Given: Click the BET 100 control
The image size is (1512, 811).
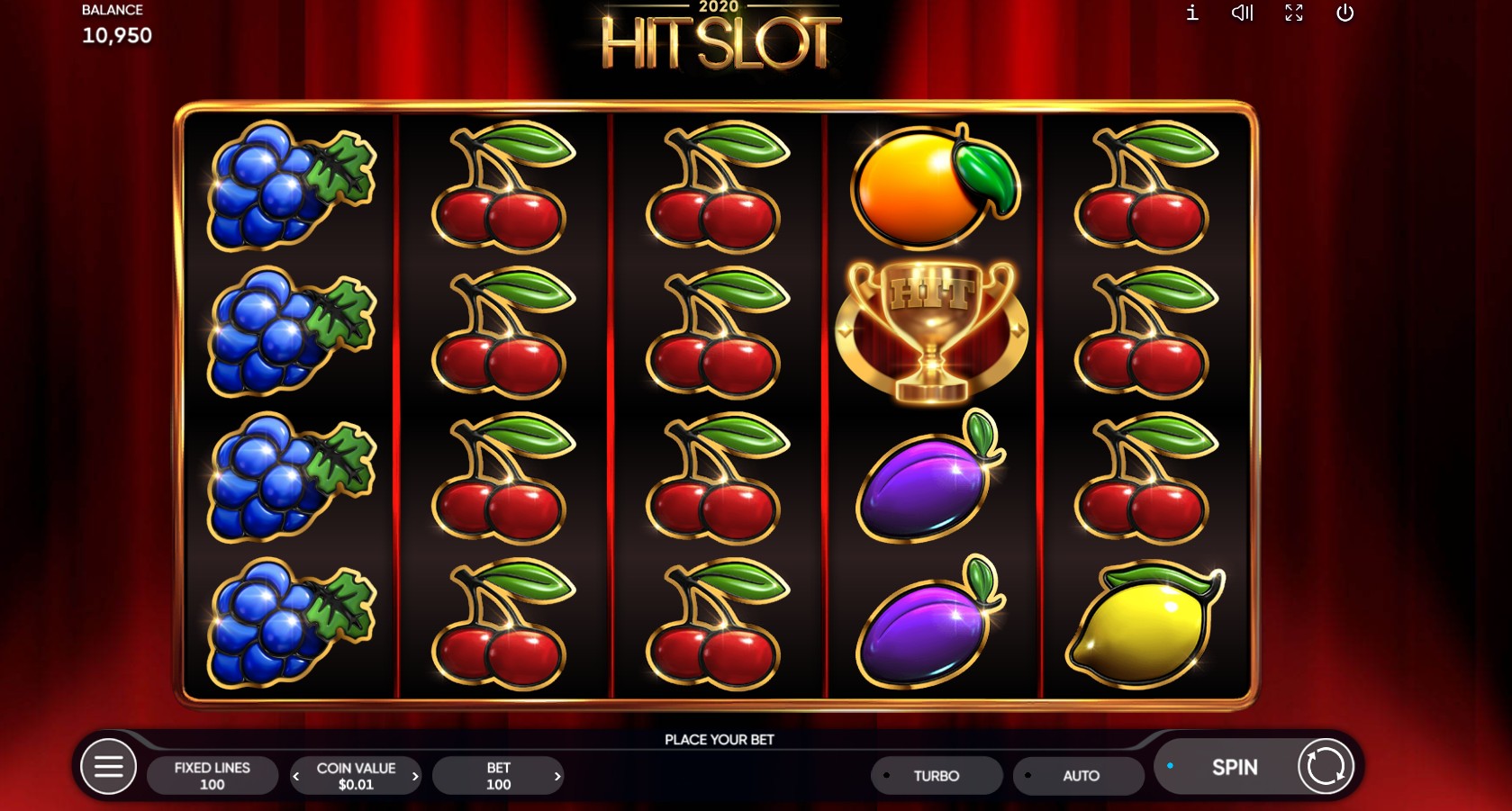Looking at the screenshot, I should [498, 775].
